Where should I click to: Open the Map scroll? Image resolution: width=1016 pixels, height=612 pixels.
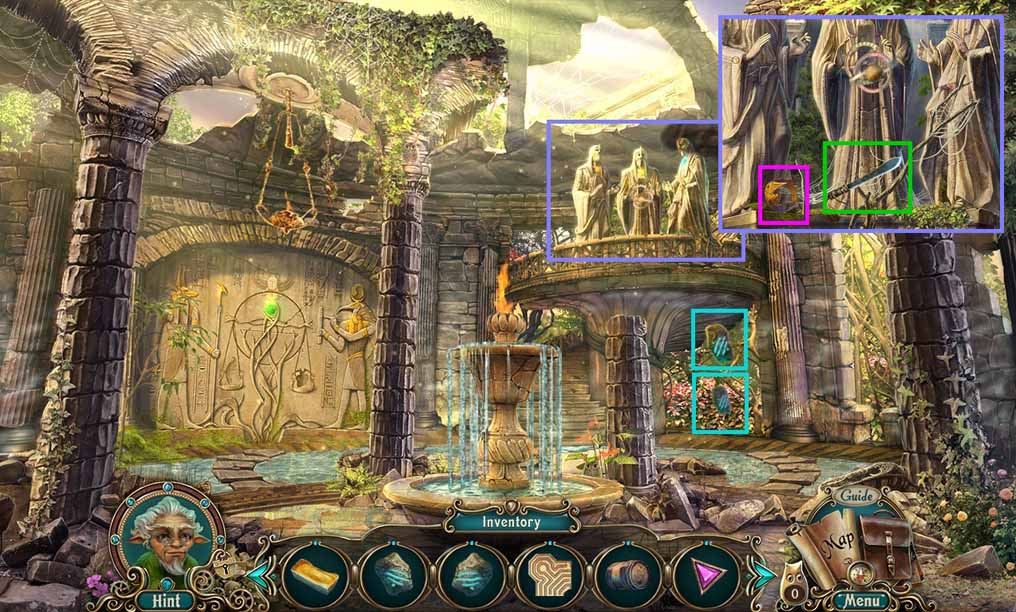pyautogui.click(x=828, y=547)
